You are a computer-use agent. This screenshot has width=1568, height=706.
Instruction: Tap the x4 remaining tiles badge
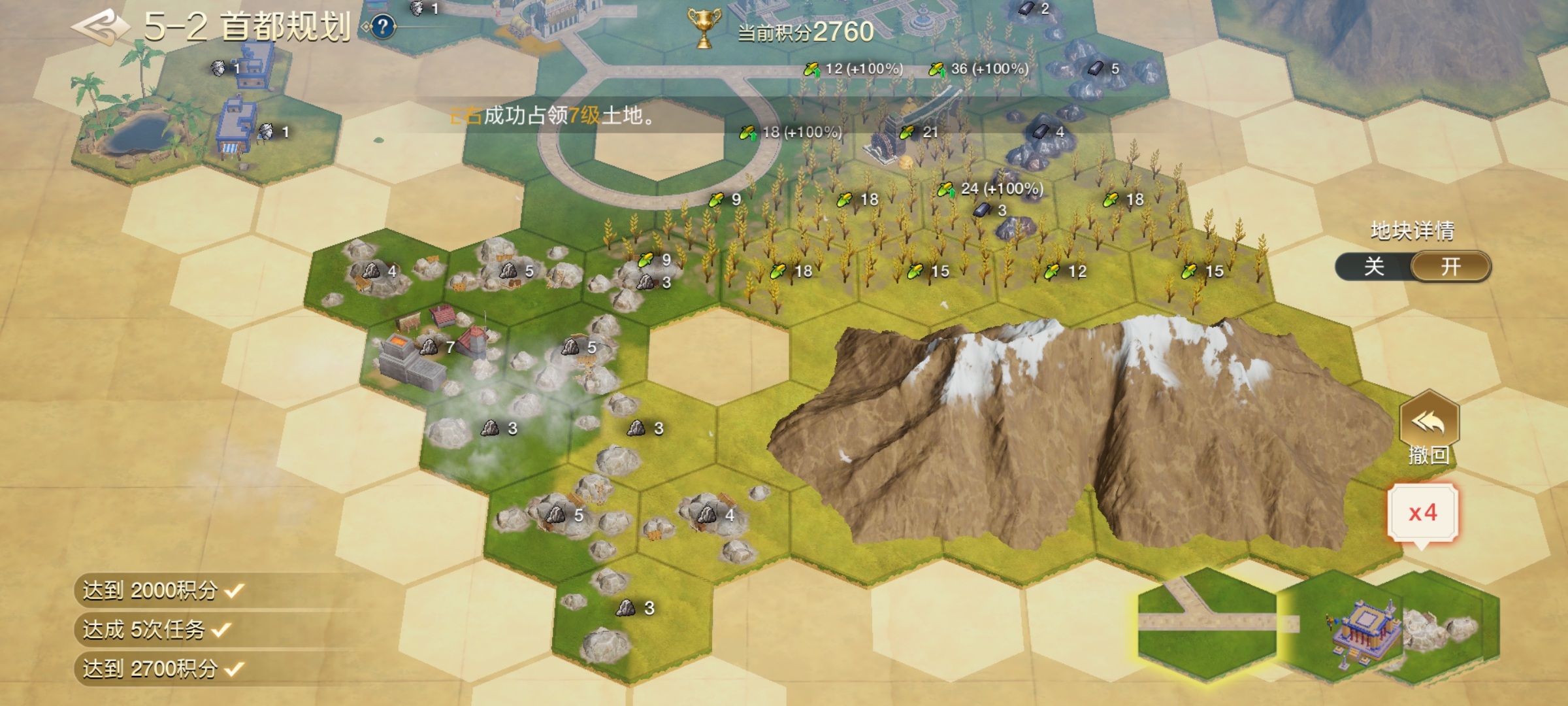pyautogui.click(x=1423, y=513)
